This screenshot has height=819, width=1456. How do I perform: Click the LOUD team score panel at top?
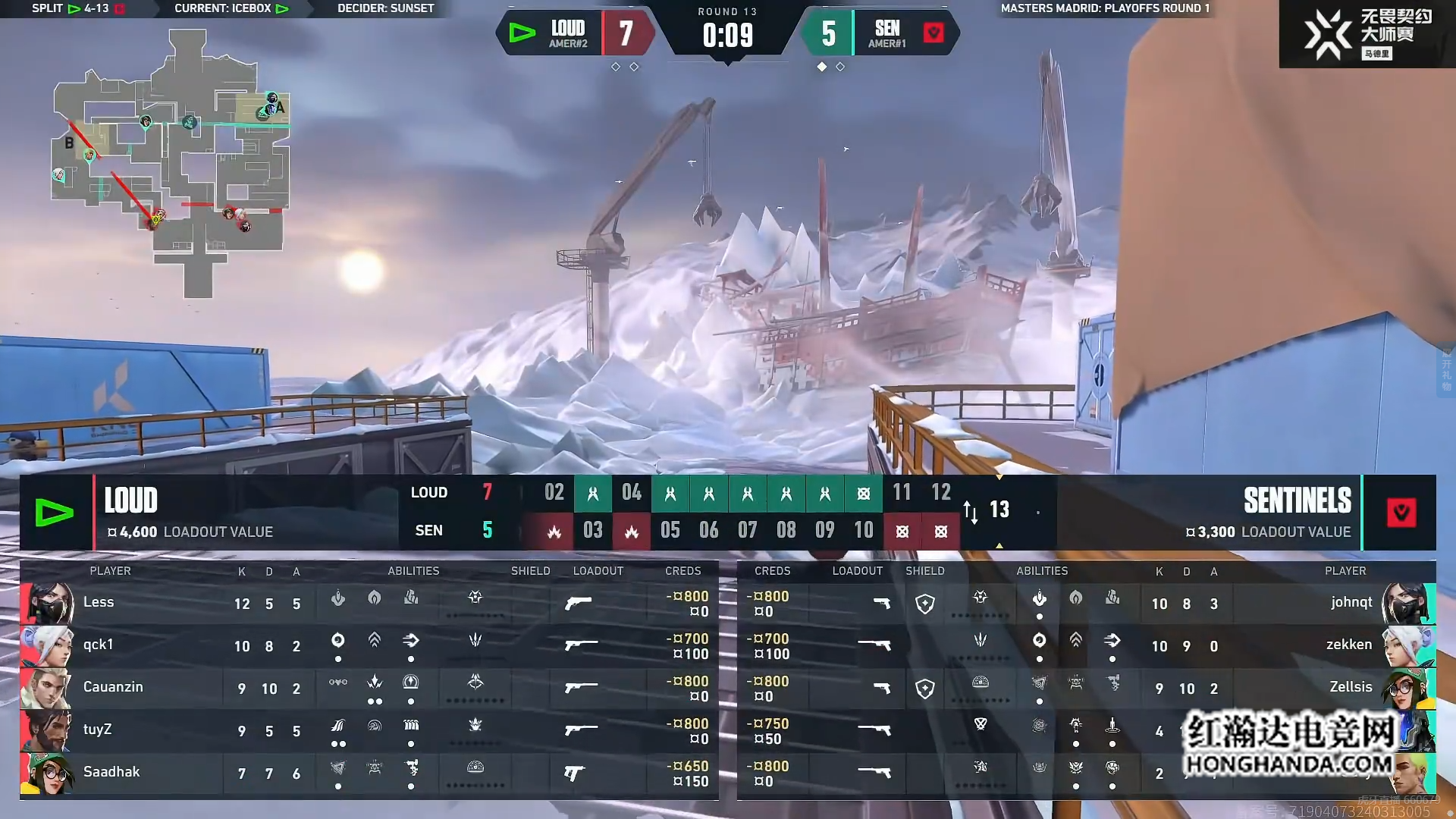[576, 33]
